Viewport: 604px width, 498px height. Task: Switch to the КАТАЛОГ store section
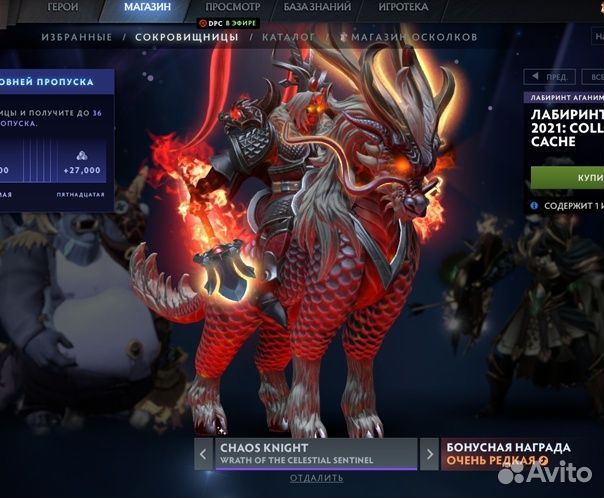click(x=288, y=38)
